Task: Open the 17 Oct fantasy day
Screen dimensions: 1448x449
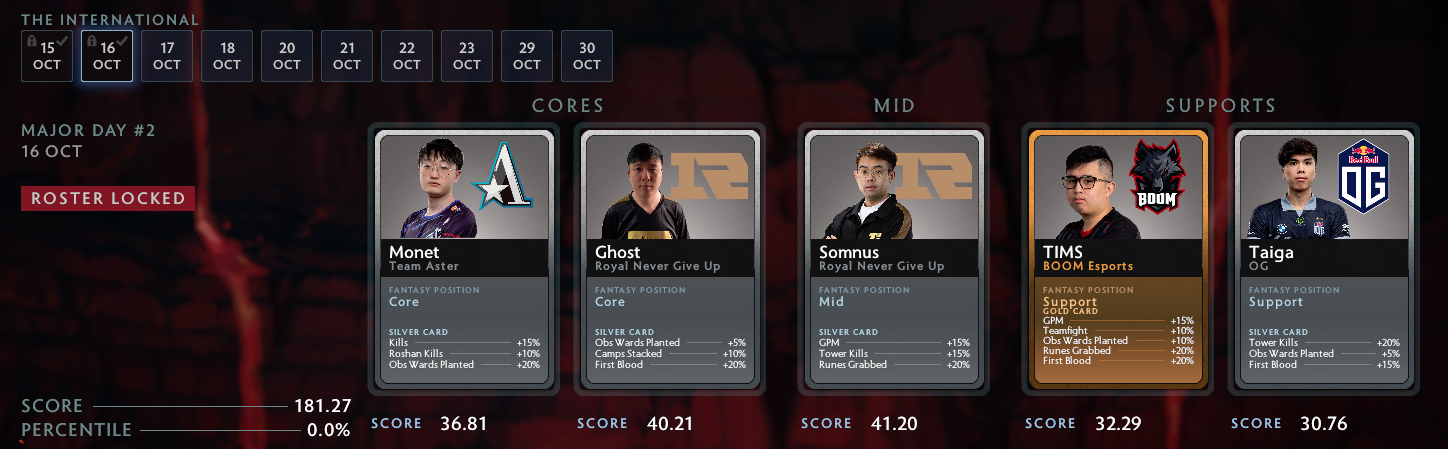Action: 167,56
